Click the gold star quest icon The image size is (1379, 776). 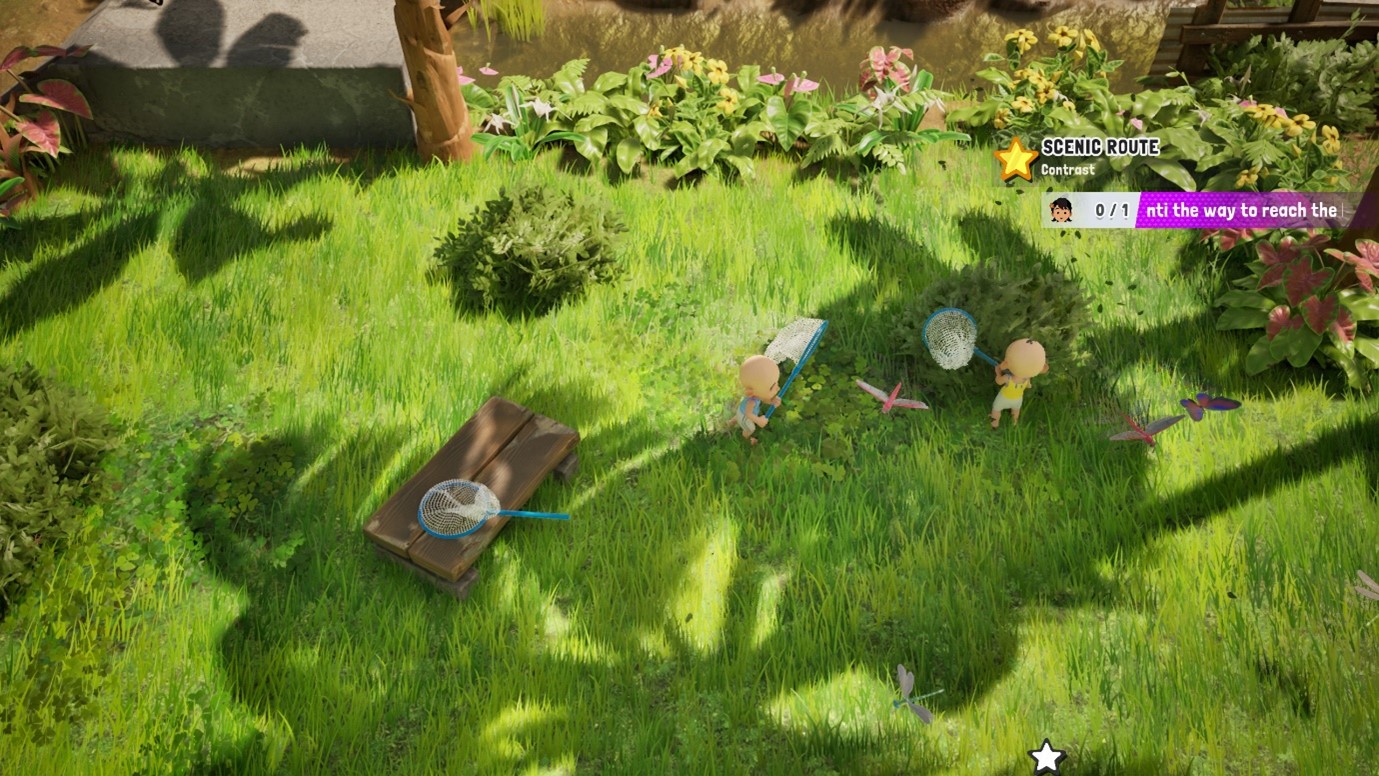pos(1016,159)
